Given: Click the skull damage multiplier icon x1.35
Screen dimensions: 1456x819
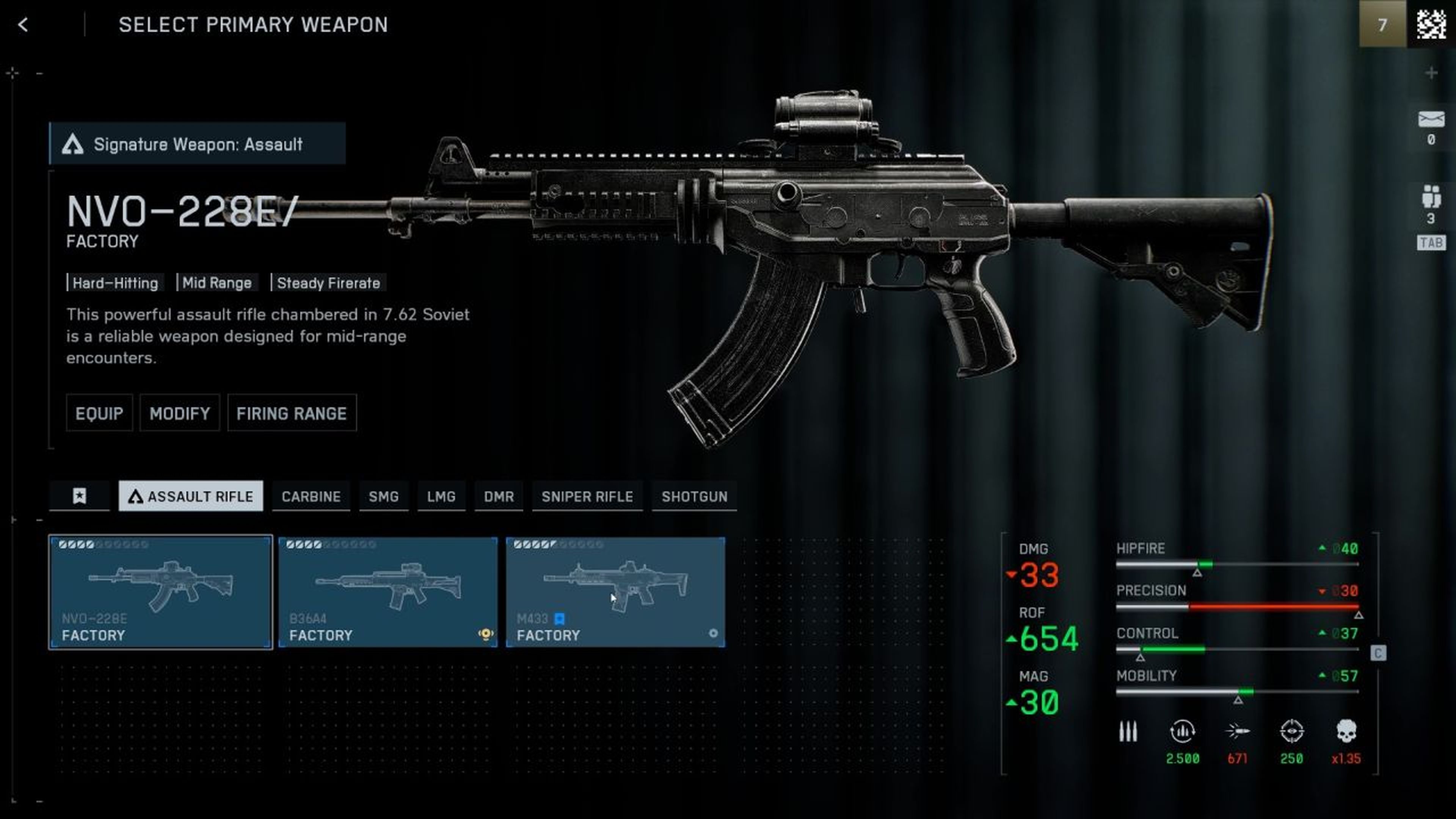Looking at the screenshot, I should click(1351, 731).
